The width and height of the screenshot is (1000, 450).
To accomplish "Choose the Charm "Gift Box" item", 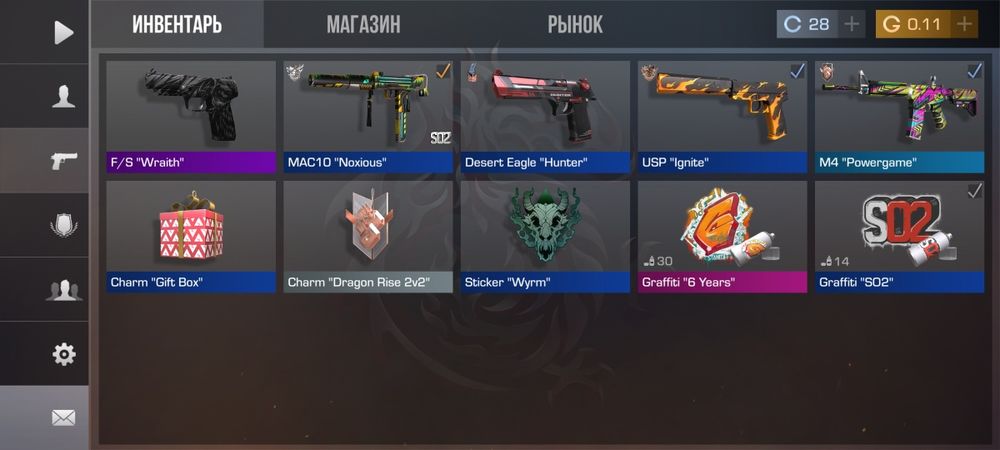I will pos(191,236).
